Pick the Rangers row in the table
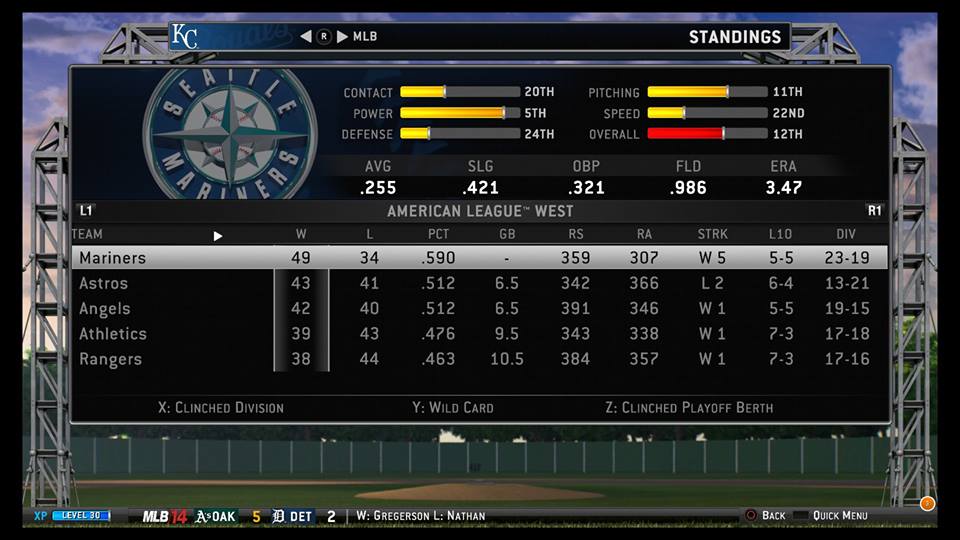The image size is (960, 540). click(x=478, y=359)
